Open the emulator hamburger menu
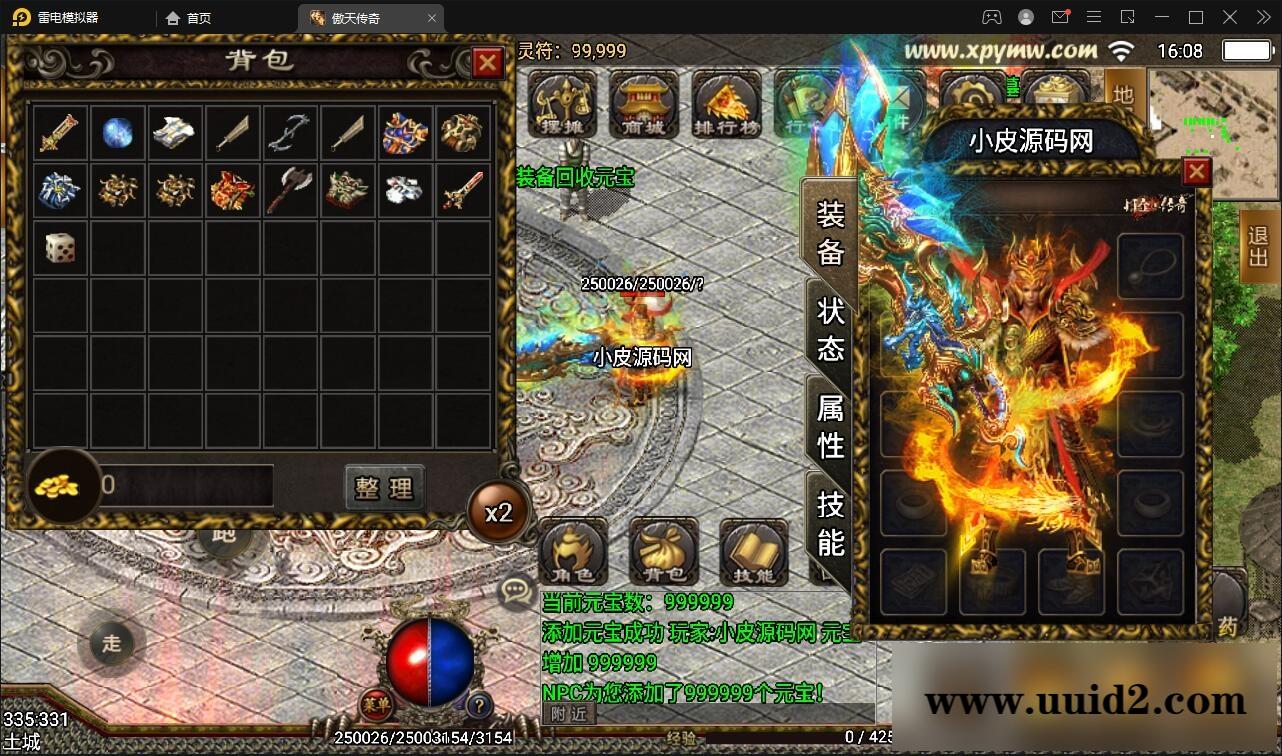This screenshot has width=1282, height=756. click(x=1093, y=17)
